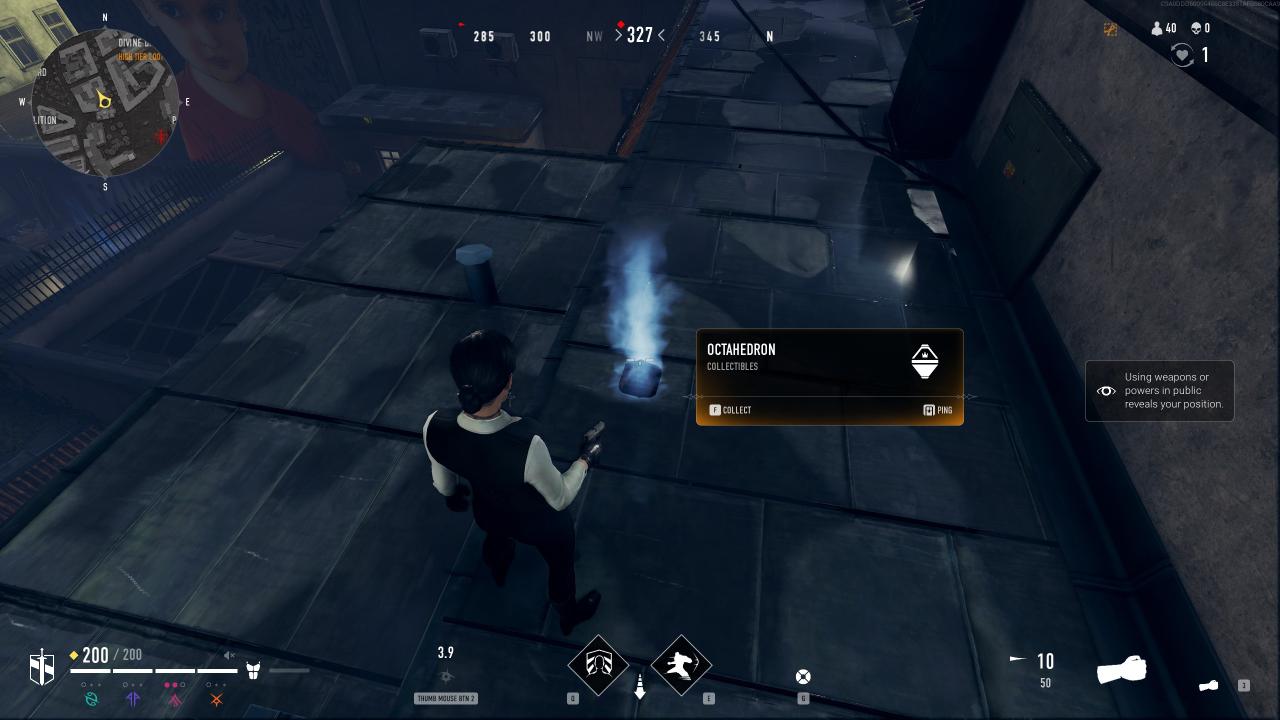This screenshot has height=720, width=1280.
Task: Click the orange status icon near player count
Action: pos(1110,29)
